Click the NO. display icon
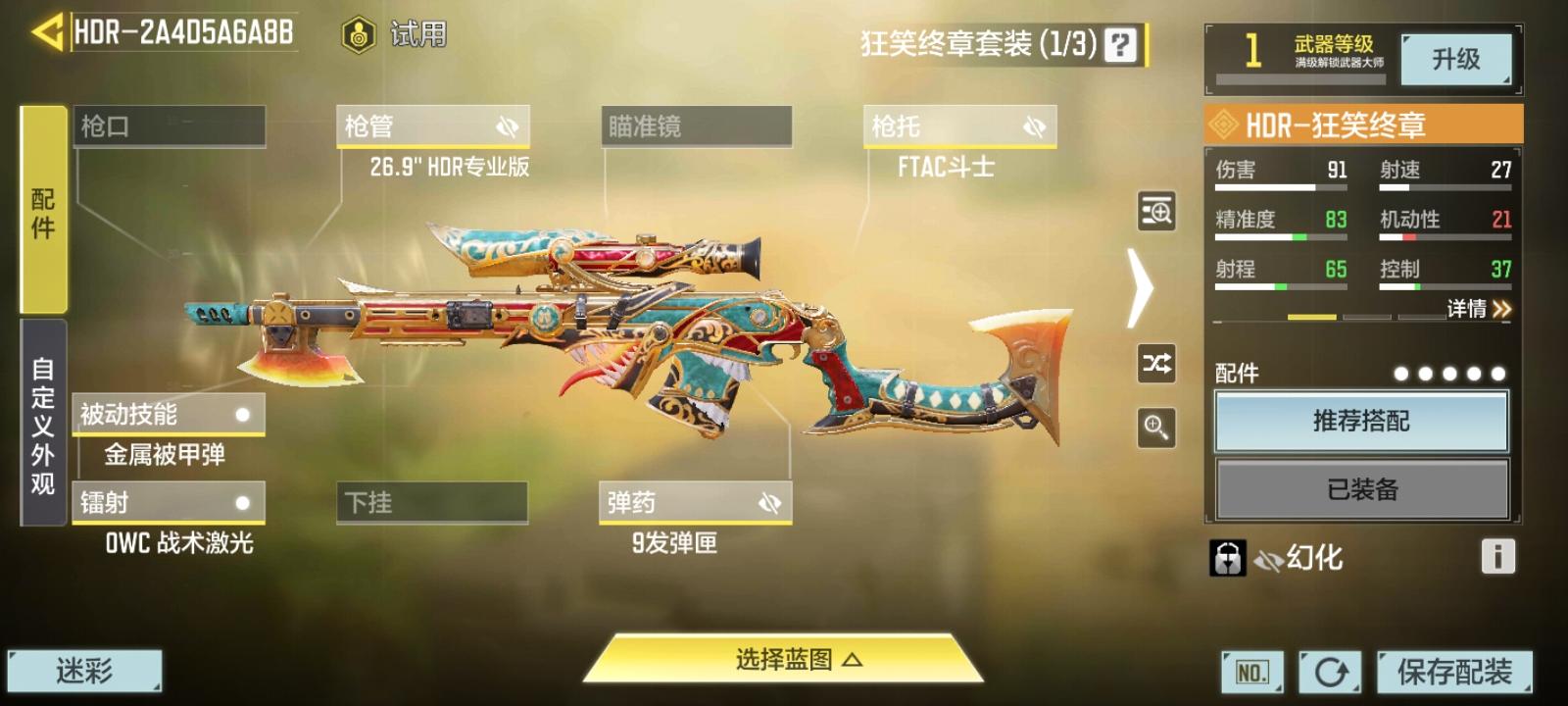1568x706 pixels. [x=1251, y=674]
